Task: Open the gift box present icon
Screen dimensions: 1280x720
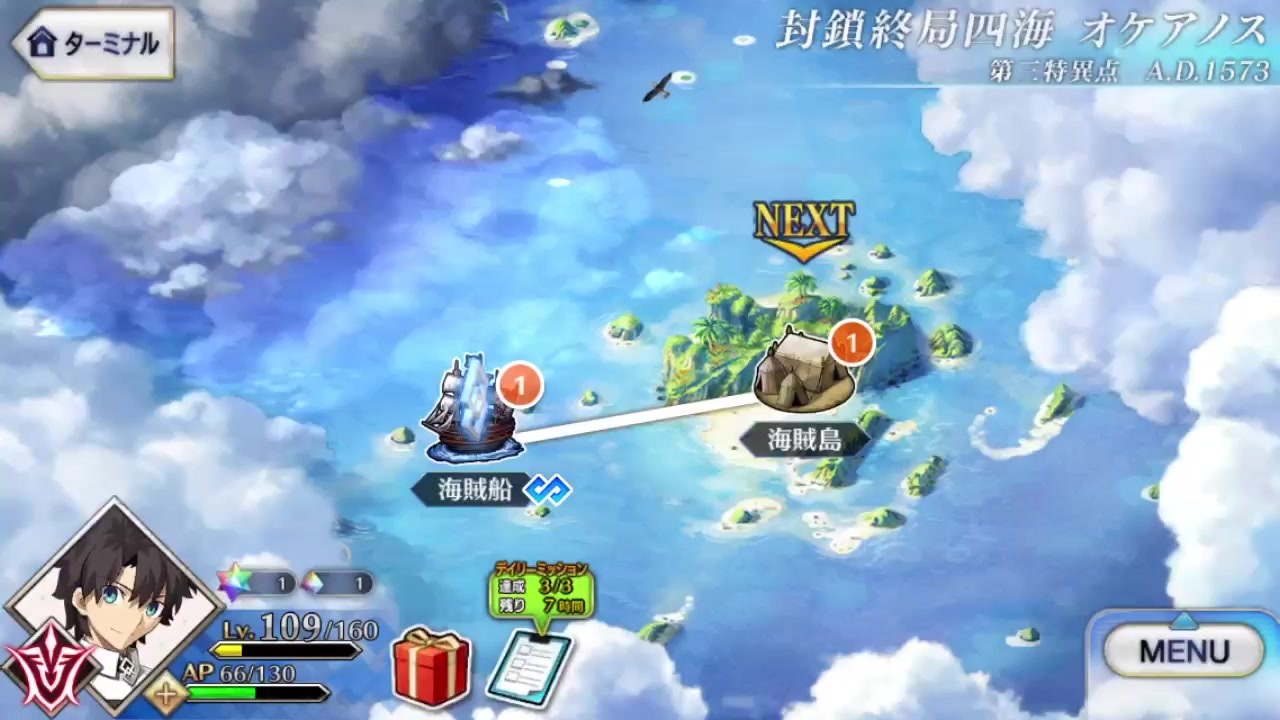Action: [x=432, y=661]
